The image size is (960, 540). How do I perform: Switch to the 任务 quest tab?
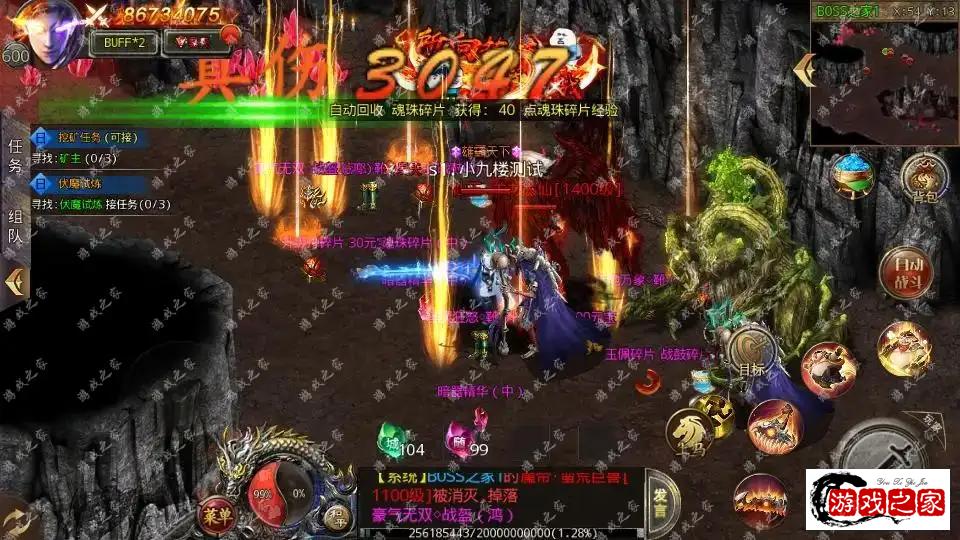(14, 157)
